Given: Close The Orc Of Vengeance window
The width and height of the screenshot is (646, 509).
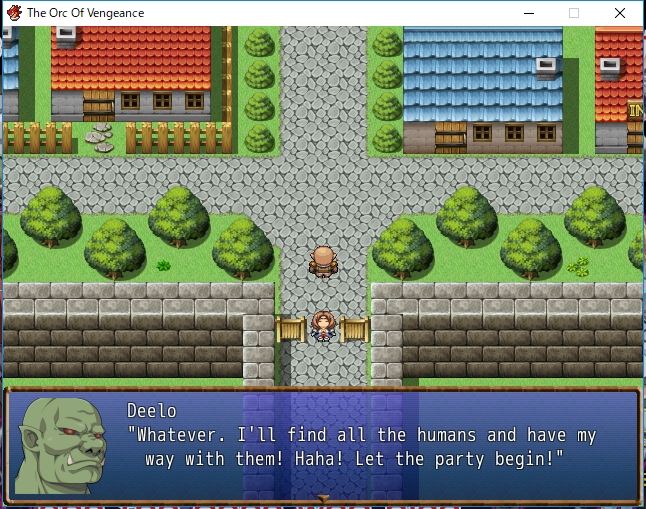Looking at the screenshot, I should (622, 13).
